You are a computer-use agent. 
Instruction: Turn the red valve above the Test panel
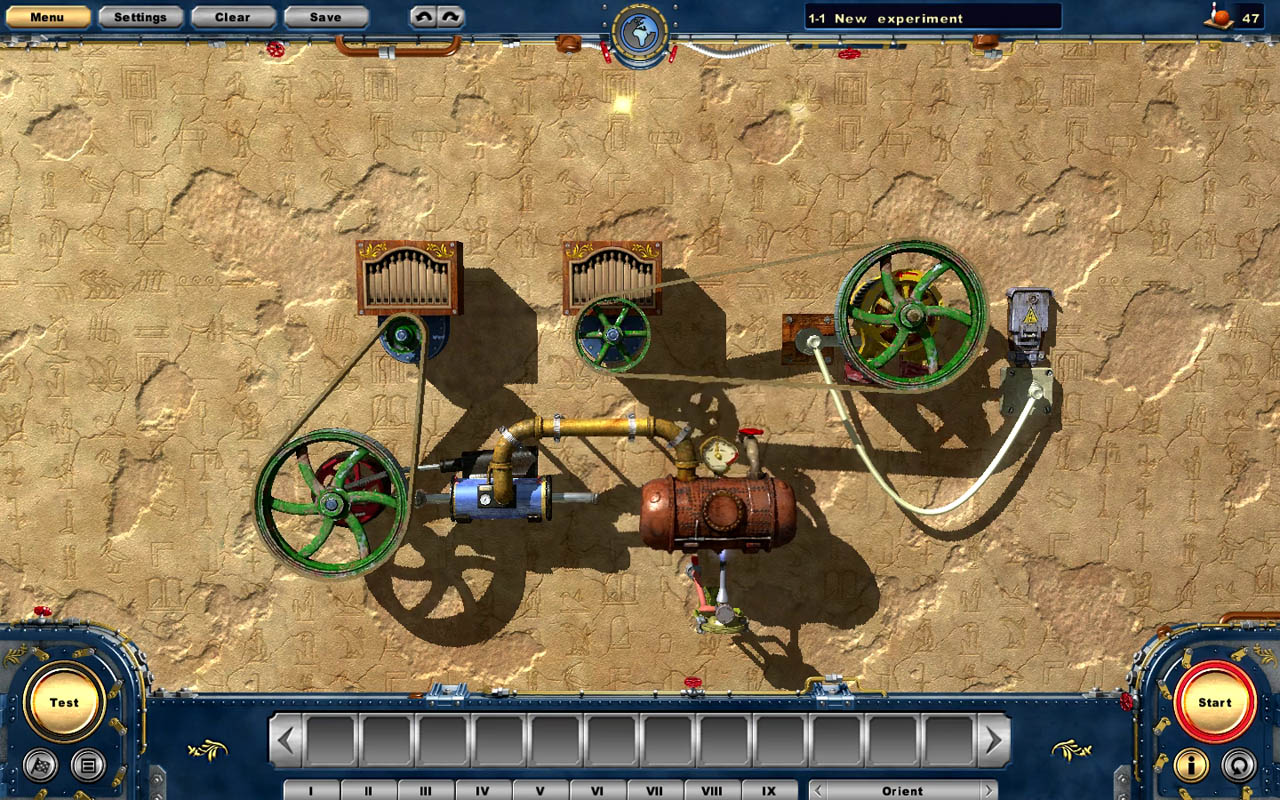[42, 611]
